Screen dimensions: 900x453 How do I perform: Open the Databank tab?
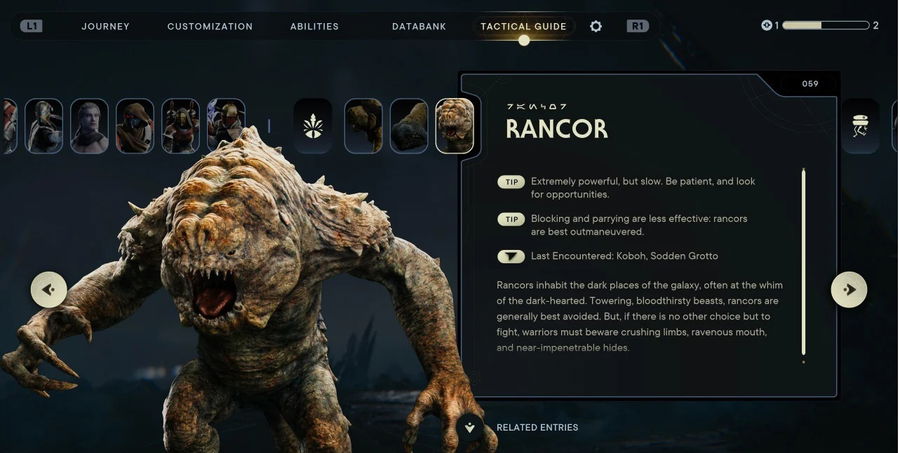point(419,26)
